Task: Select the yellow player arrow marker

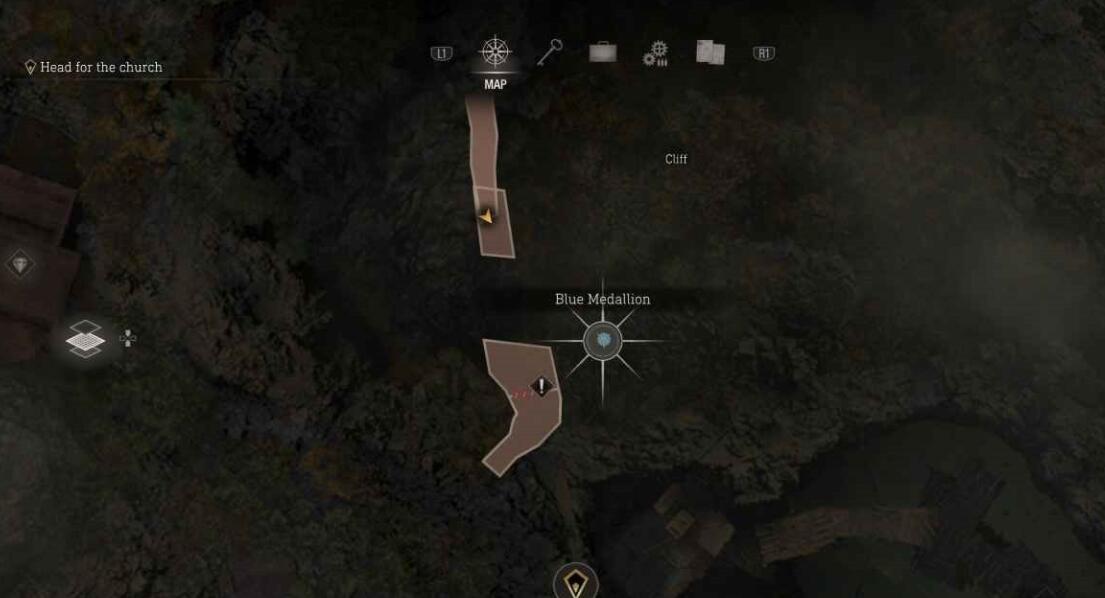Action: point(487,216)
